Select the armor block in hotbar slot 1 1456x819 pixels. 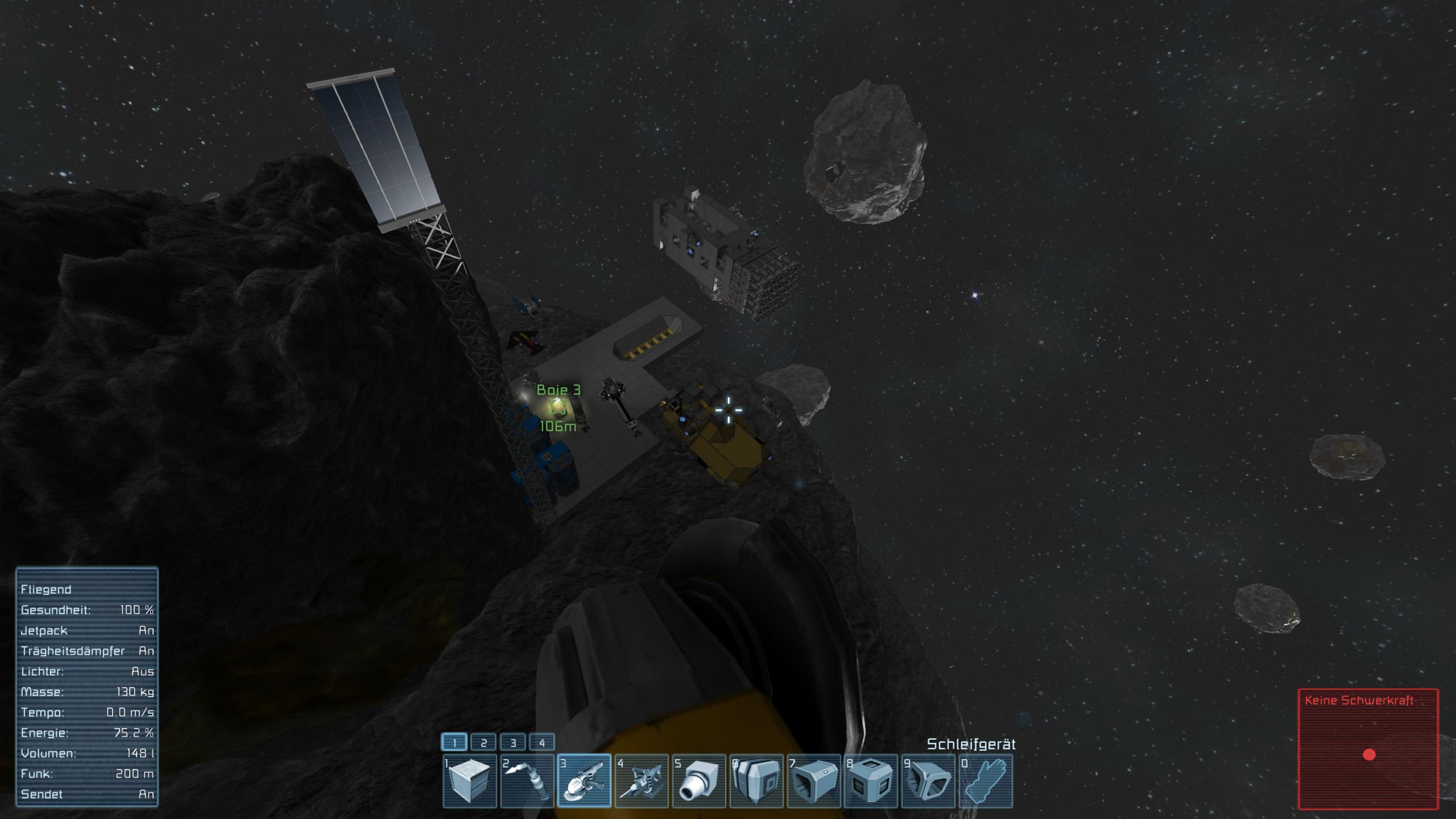click(470, 780)
